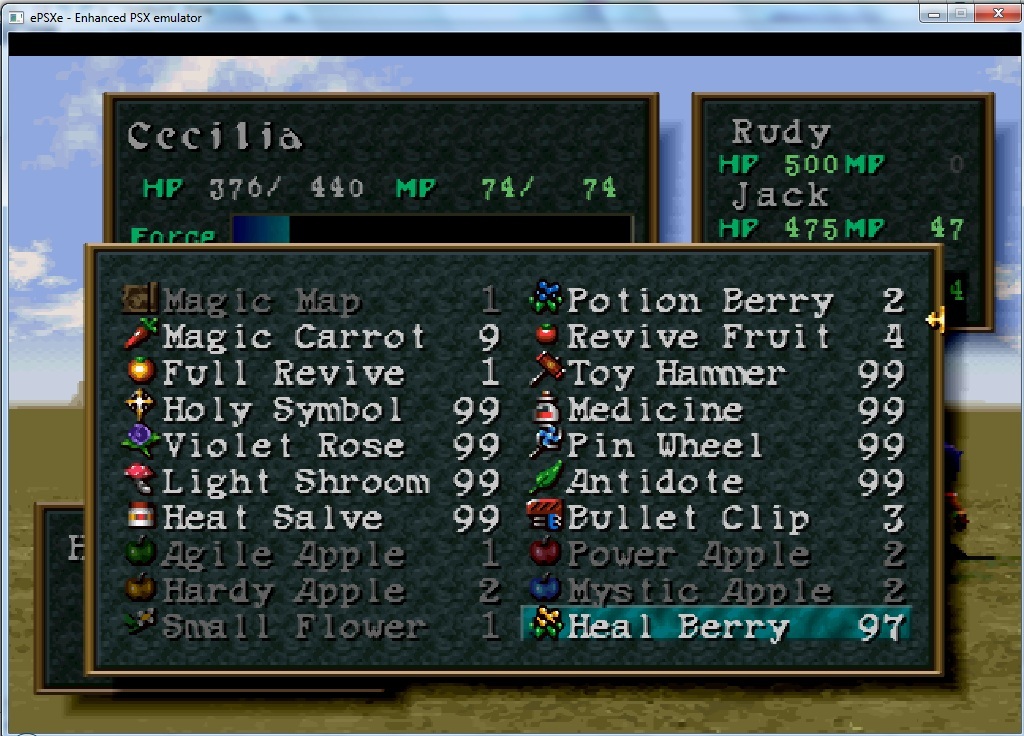Choose the Light Shroom item
1024x736 pixels.
coord(295,482)
